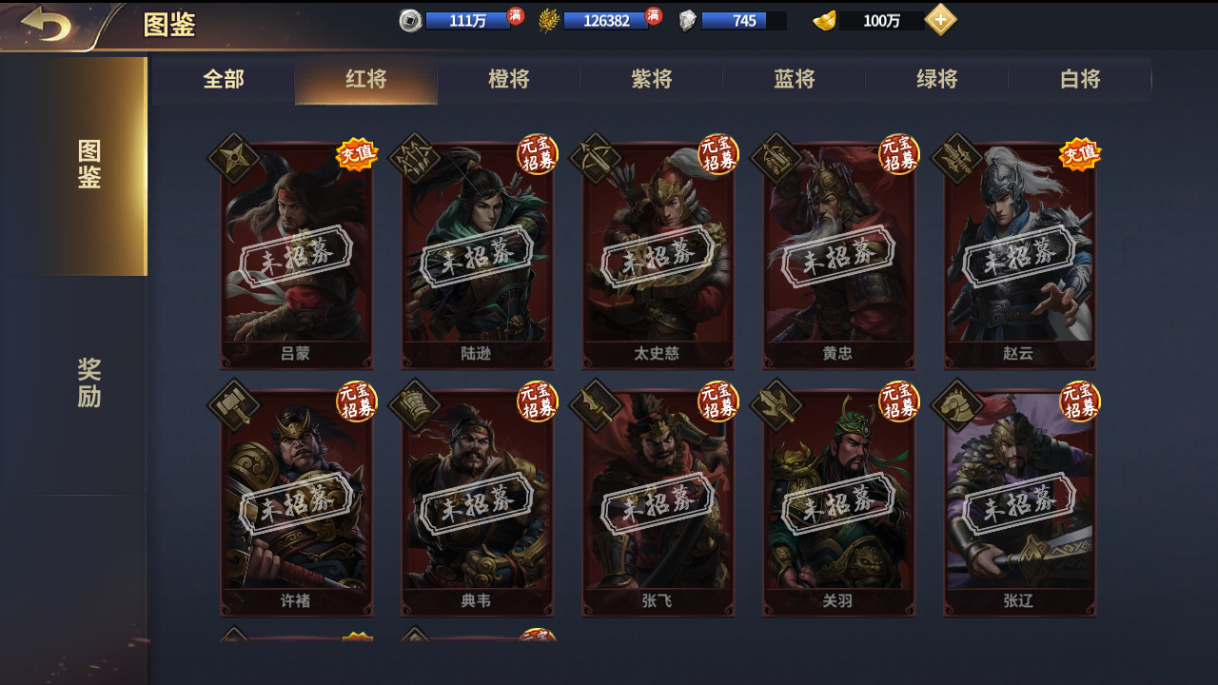Select the 图鉴 side tab
1218x685 pixels.
(89, 165)
